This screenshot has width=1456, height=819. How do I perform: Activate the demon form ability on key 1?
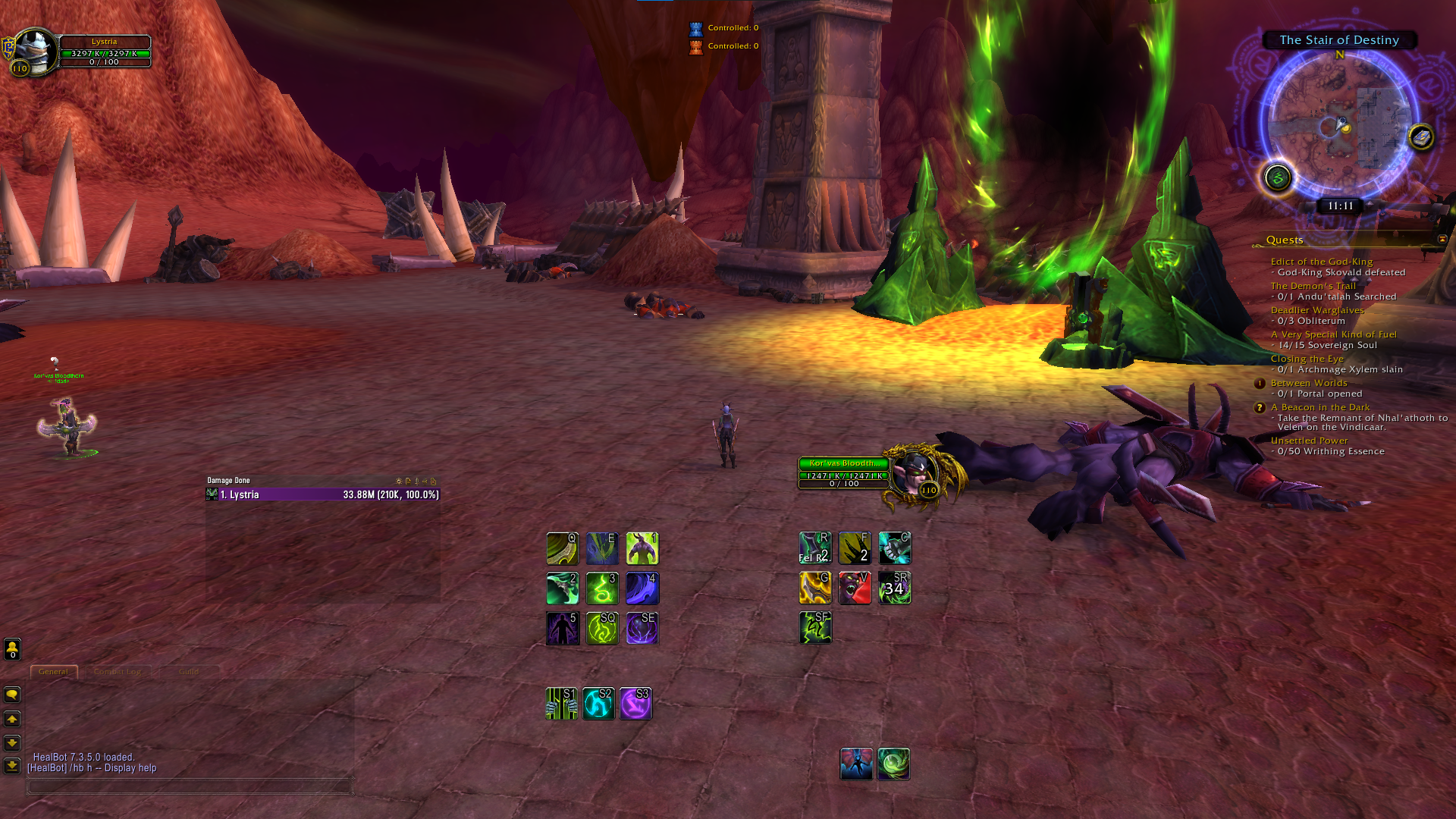pos(642,548)
